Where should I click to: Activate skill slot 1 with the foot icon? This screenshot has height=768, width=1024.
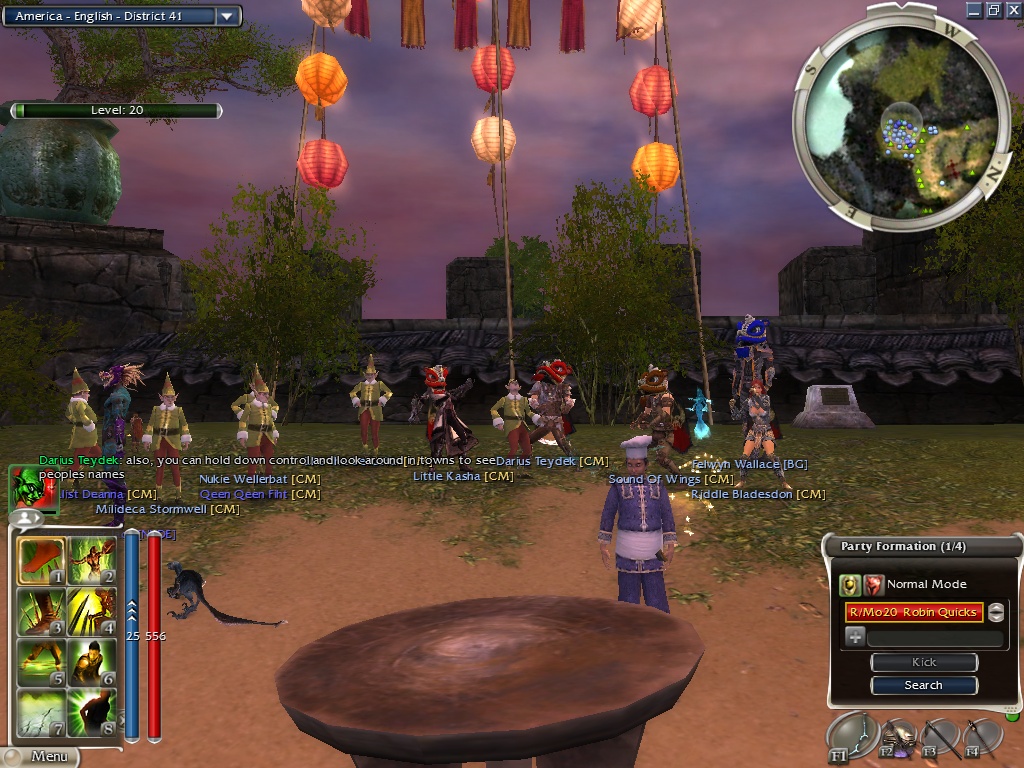(x=42, y=562)
